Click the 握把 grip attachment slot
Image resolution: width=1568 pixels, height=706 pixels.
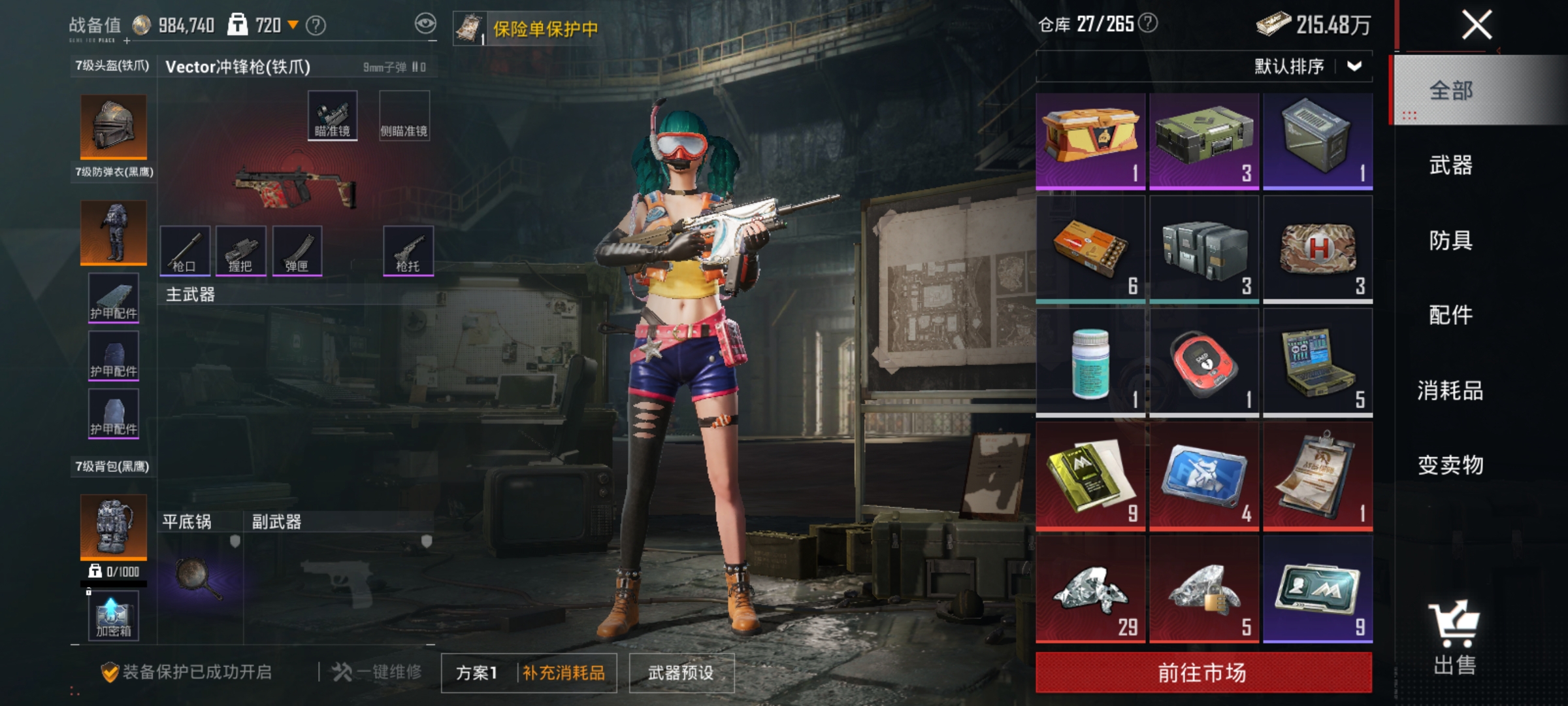coord(243,252)
